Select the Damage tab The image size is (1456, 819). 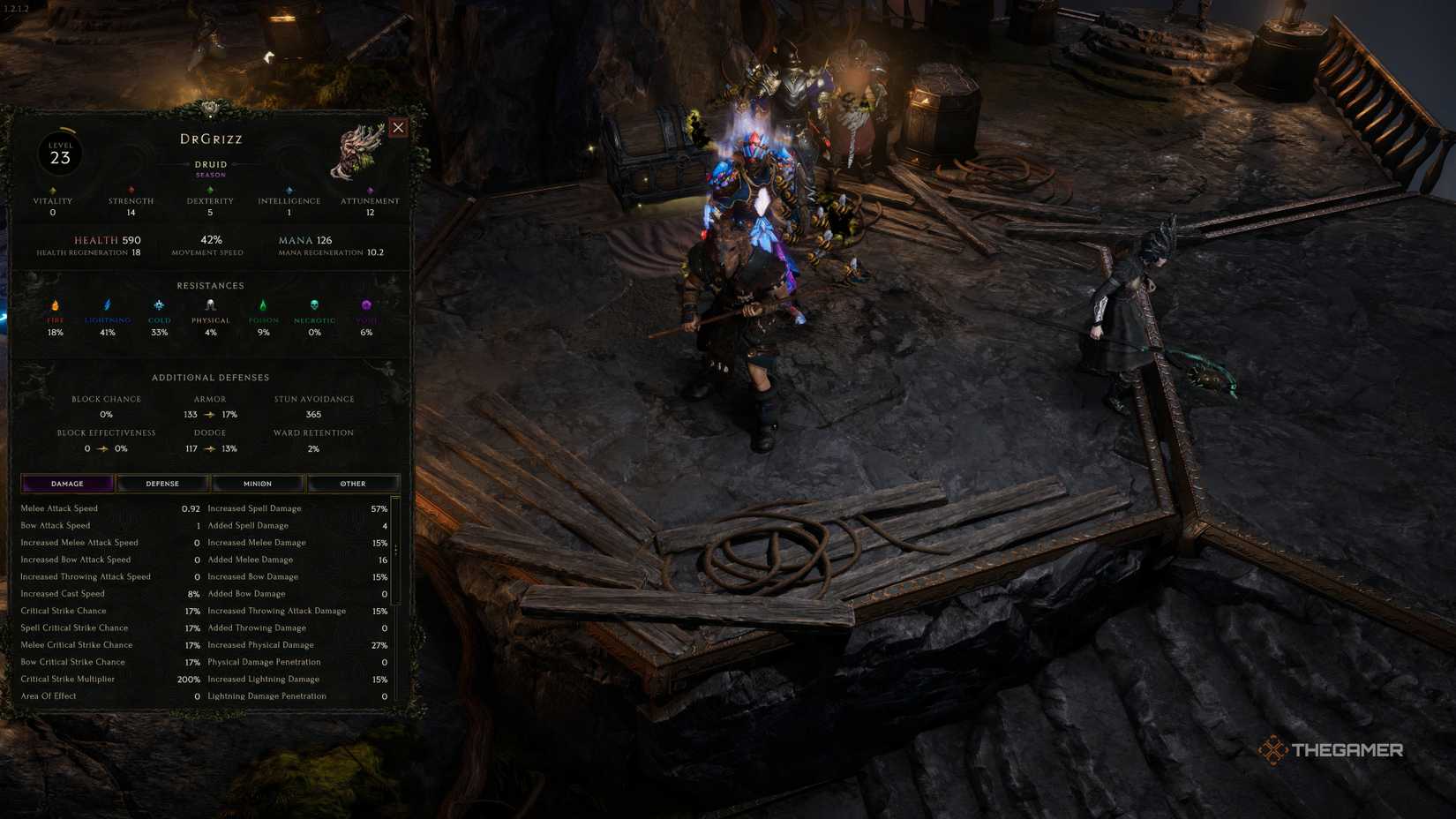[67, 483]
